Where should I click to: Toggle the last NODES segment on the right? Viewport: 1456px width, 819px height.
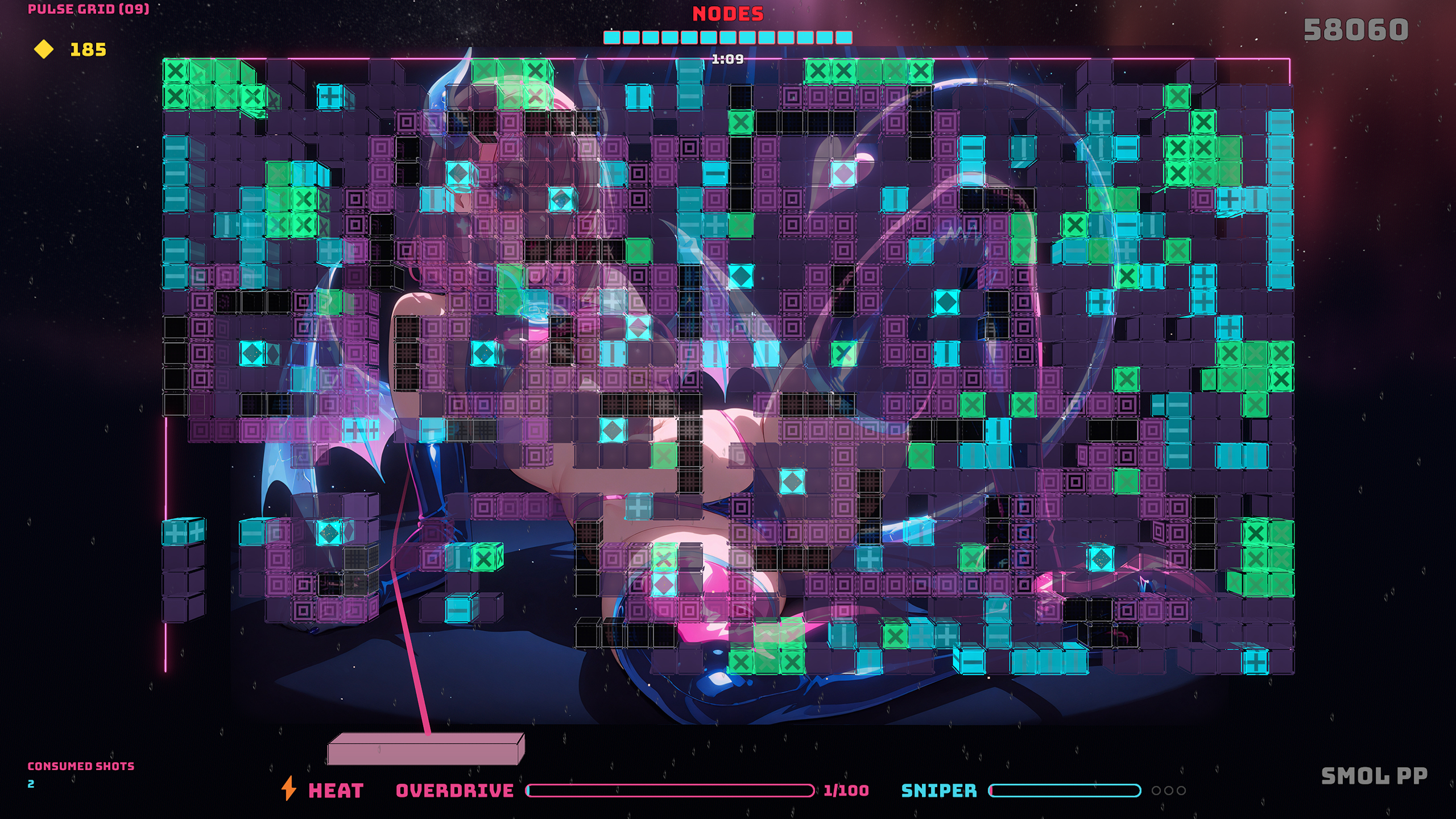843,36
